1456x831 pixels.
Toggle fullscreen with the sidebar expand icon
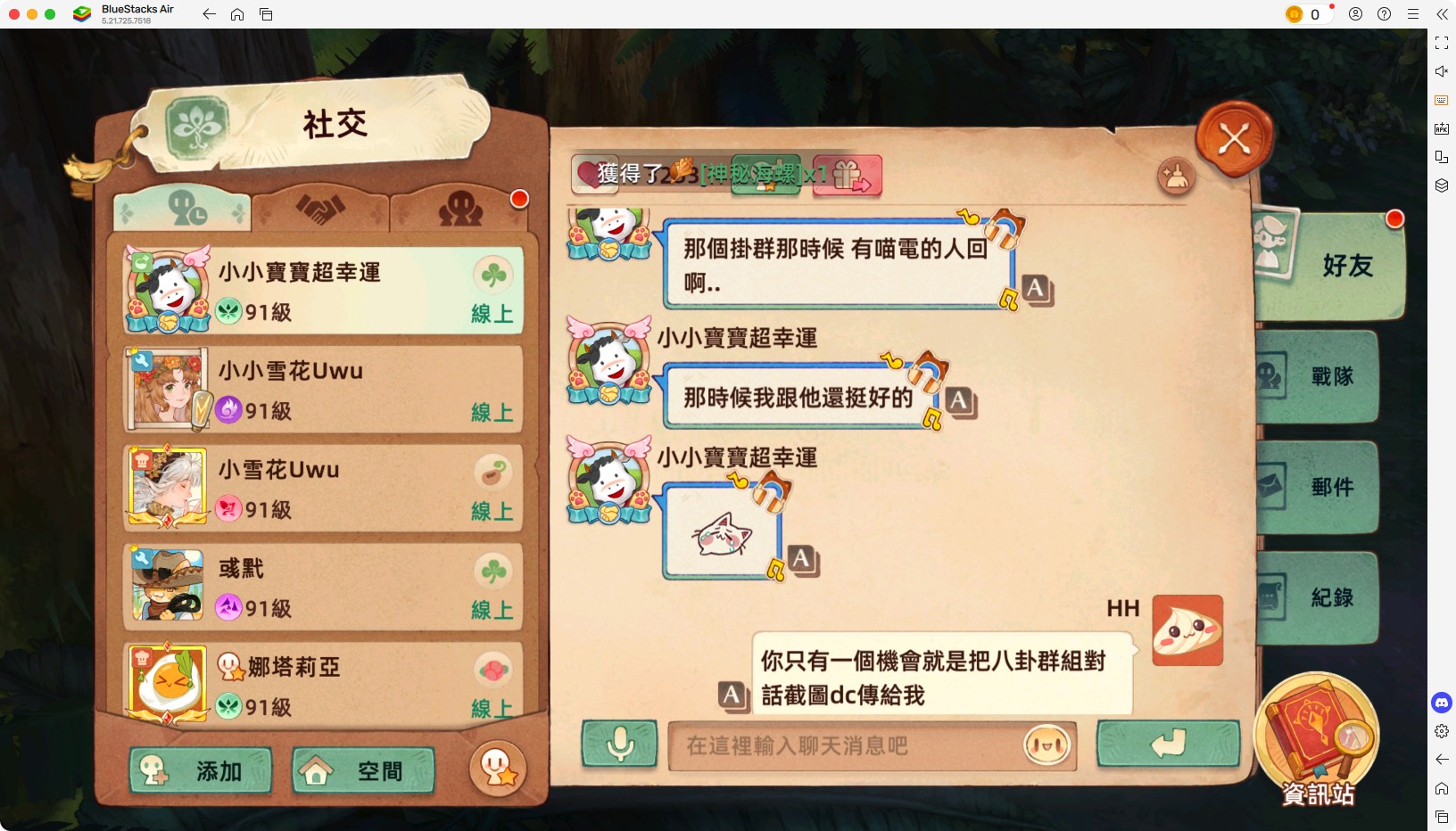coord(1442,43)
